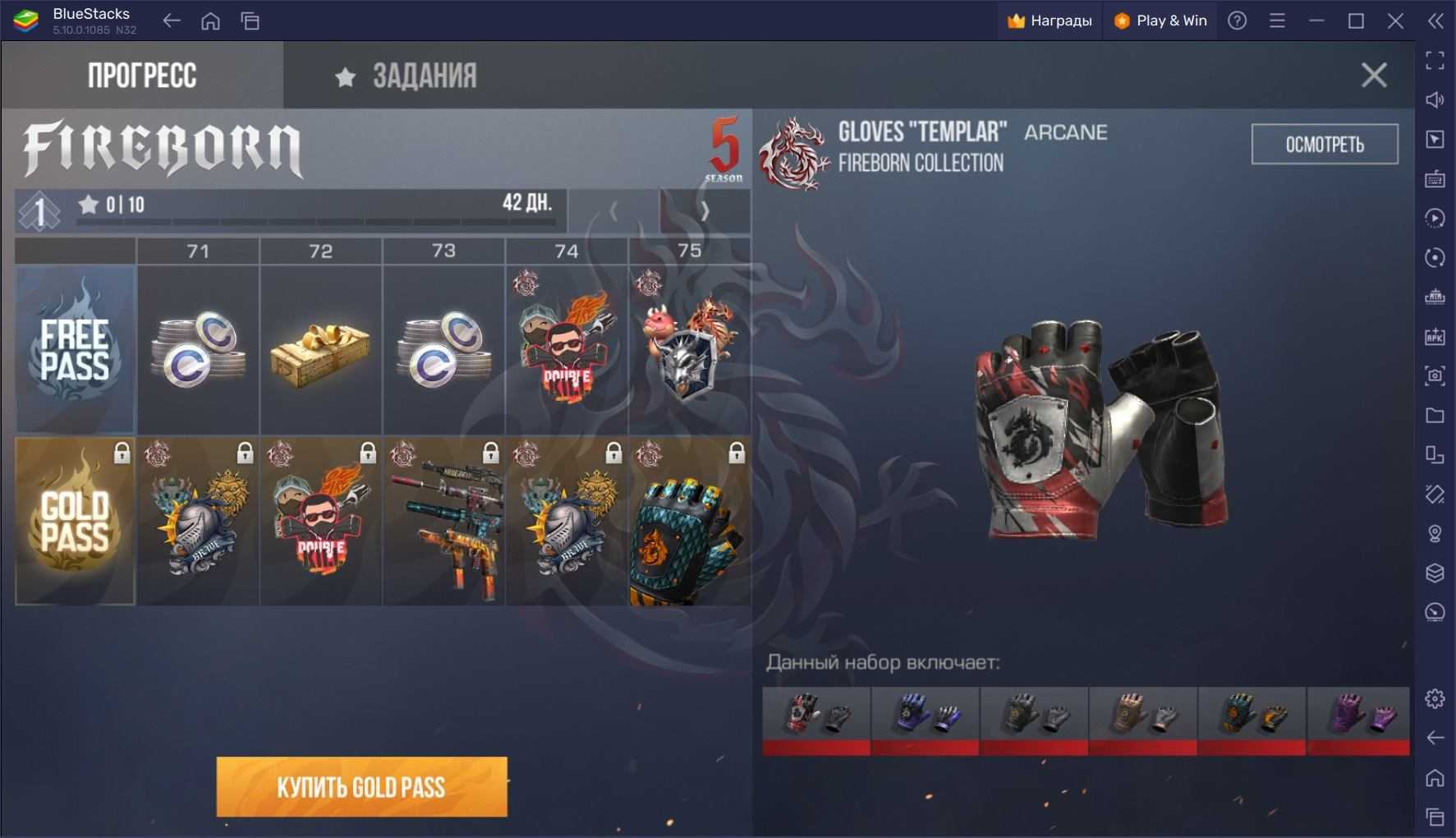Image resolution: width=1456 pixels, height=838 pixels.
Task: Close the Fireborn pass window
Action: tap(1373, 76)
